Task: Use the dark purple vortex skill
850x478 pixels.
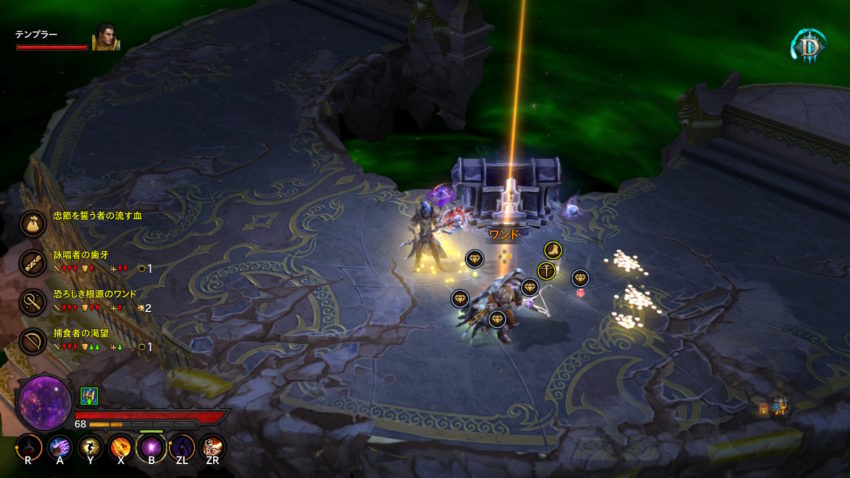Action: tap(182, 447)
